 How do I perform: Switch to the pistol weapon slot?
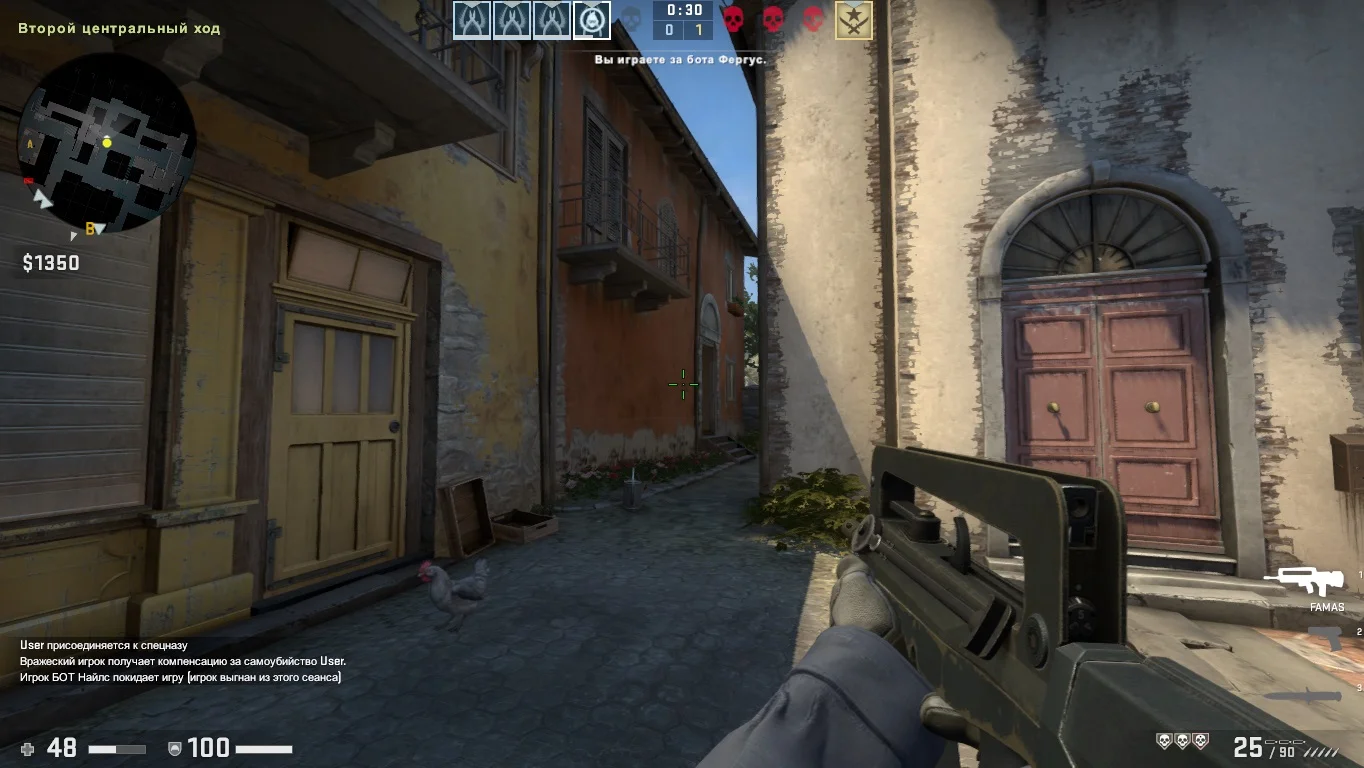(1324, 636)
